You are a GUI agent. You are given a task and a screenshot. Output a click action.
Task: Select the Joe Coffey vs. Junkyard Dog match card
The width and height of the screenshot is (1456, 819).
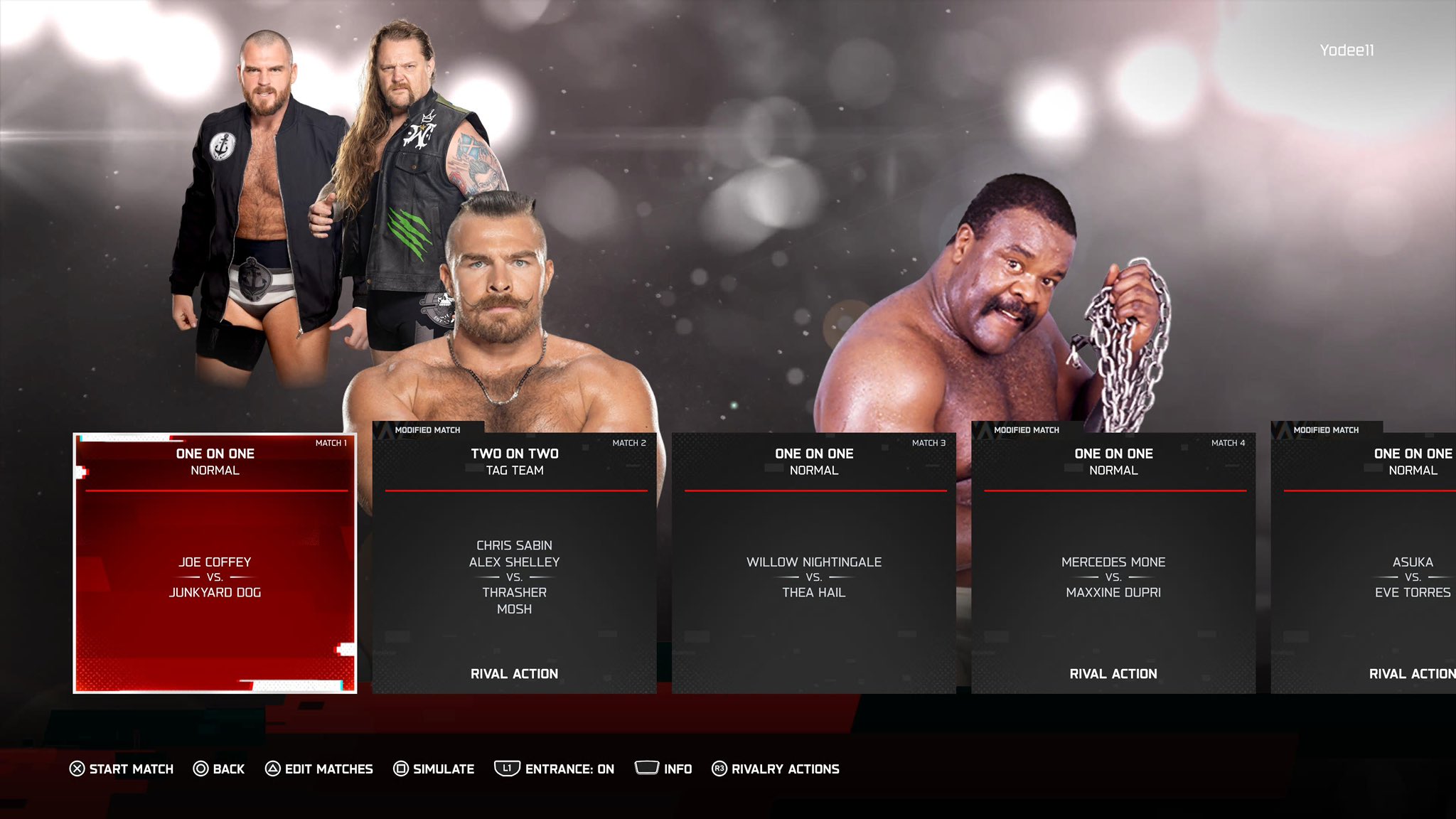[x=215, y=562]
